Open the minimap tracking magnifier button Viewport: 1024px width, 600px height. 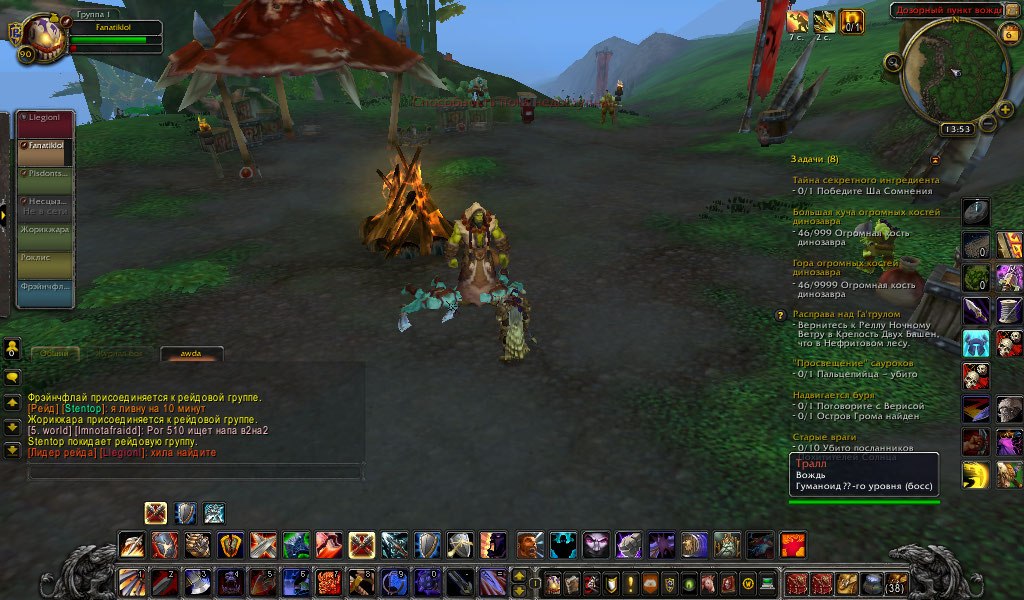[x=892, y=63]
